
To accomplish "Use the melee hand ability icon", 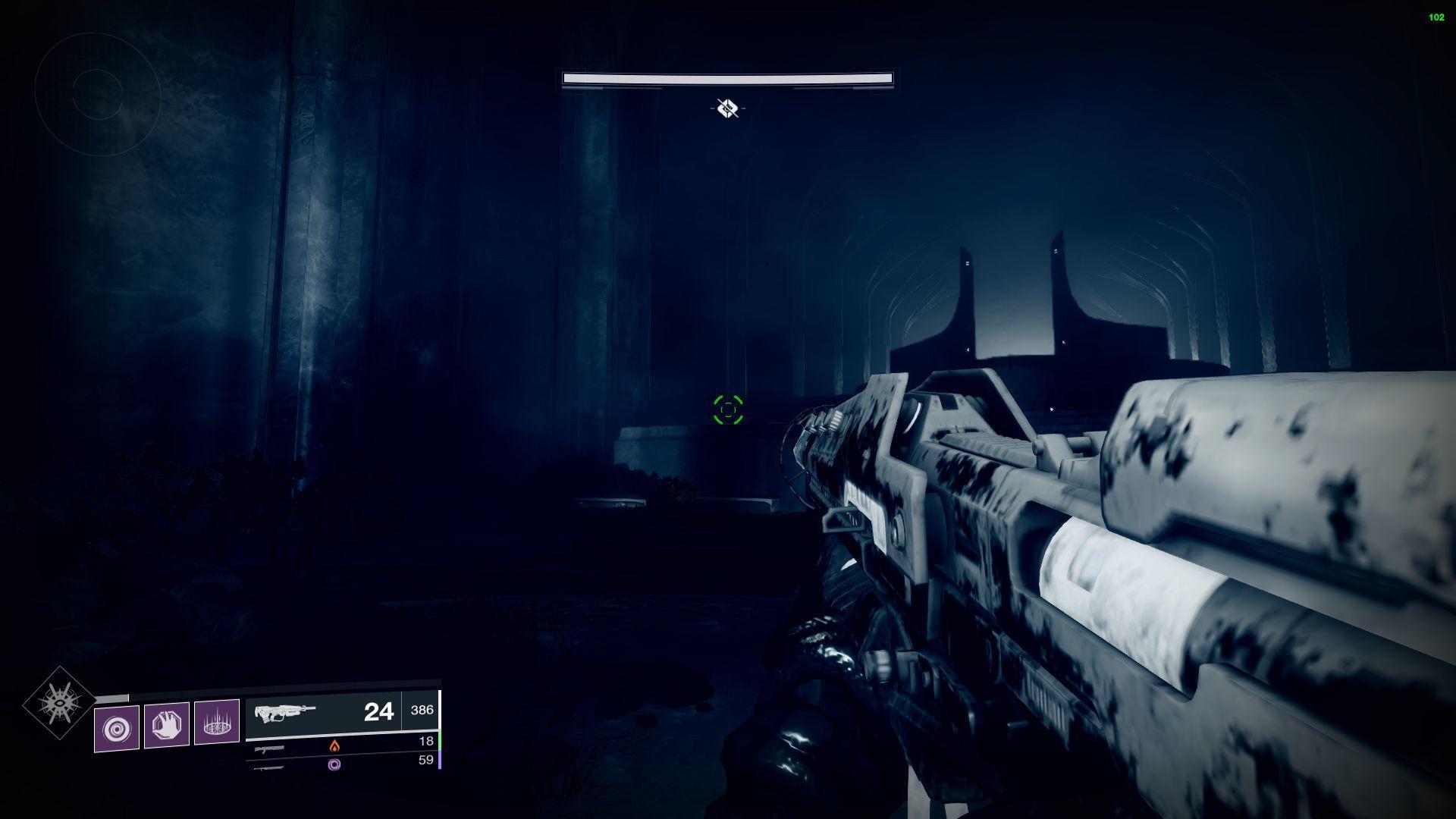I will click(167, 726).
